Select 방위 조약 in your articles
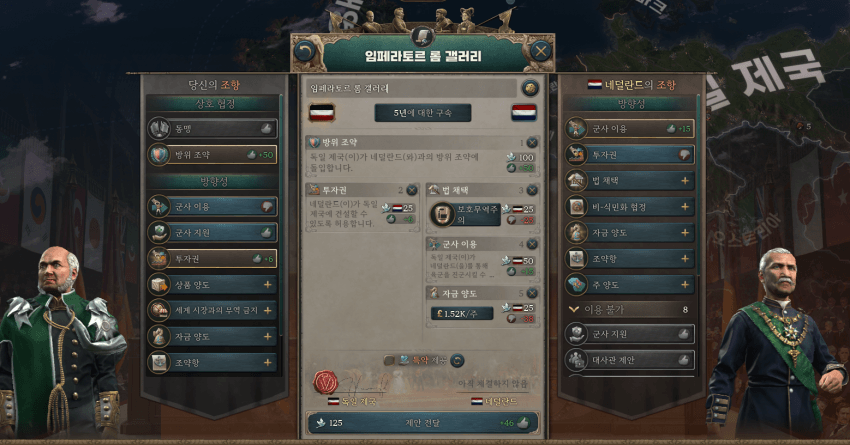 (x=211, y=154)
